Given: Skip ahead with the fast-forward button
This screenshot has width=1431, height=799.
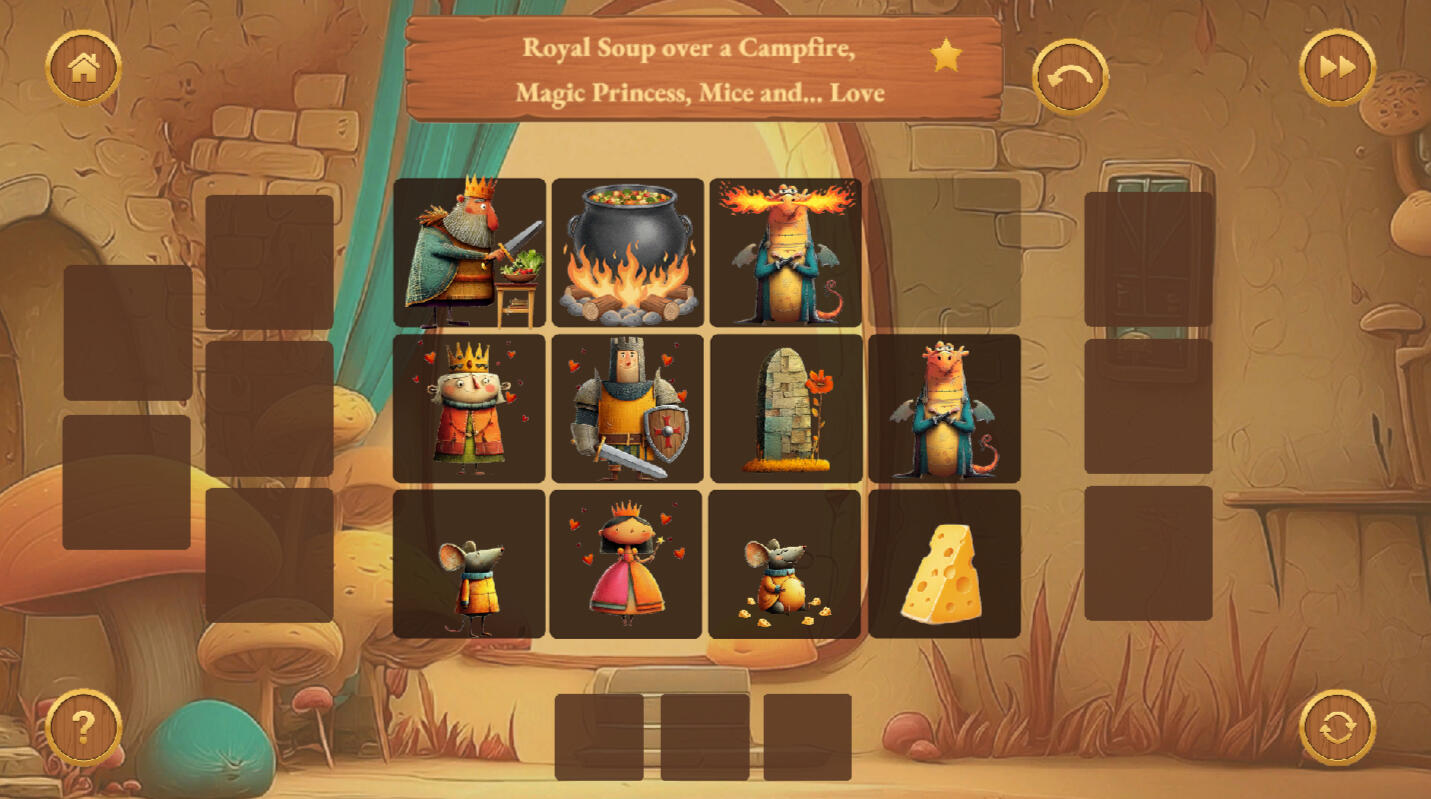Looking at the screenshot, I should [x=1337, y=68].
